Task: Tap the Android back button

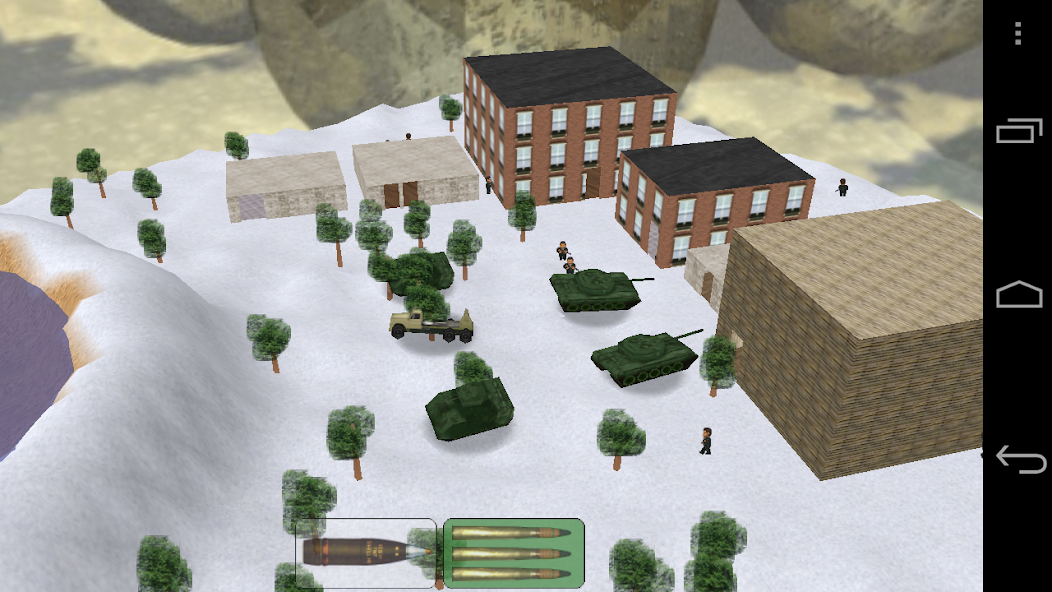Action: point(1018,460)
